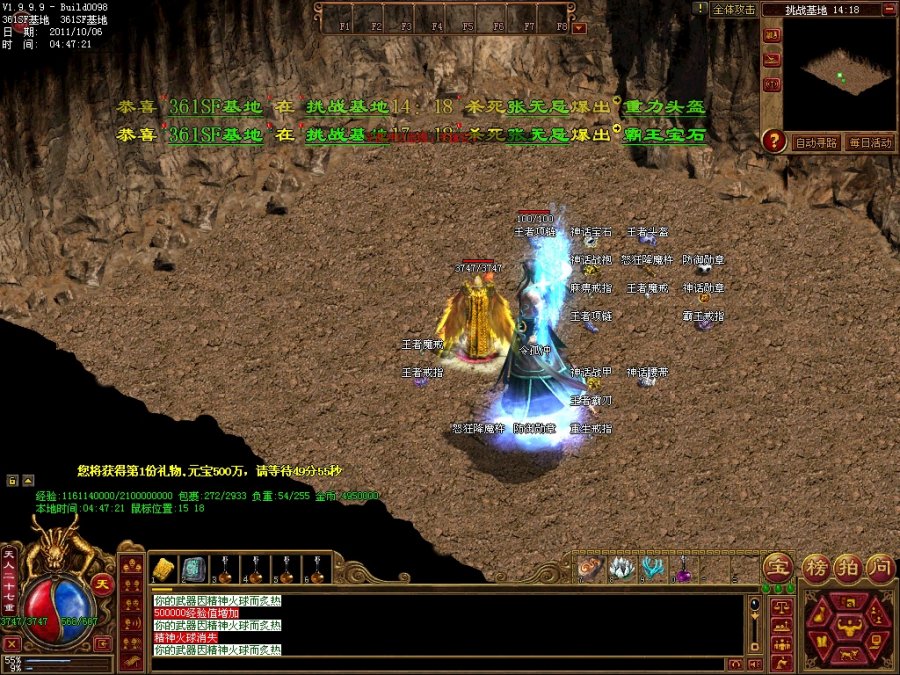Viewport: 900px width, 675px height.
Task: Select the white lotus flower hotbar item
Action: point(622,569)
